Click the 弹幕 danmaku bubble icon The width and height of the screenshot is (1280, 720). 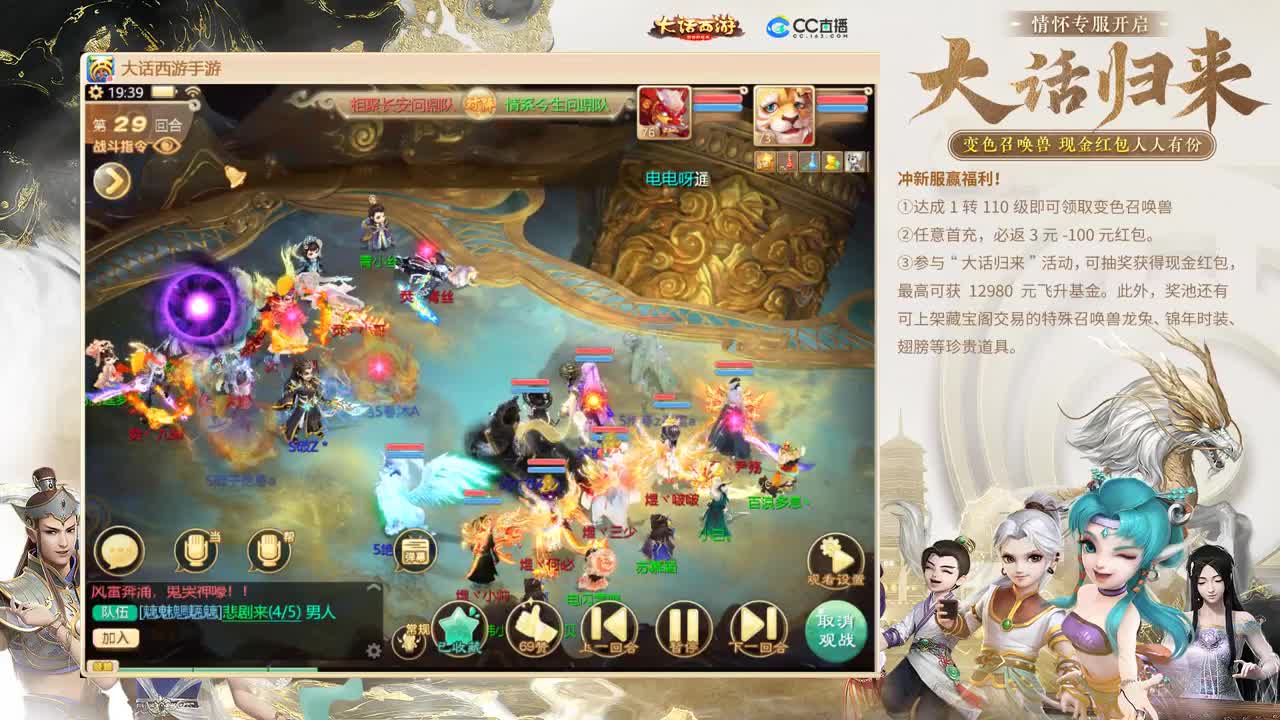click(414, 548)
